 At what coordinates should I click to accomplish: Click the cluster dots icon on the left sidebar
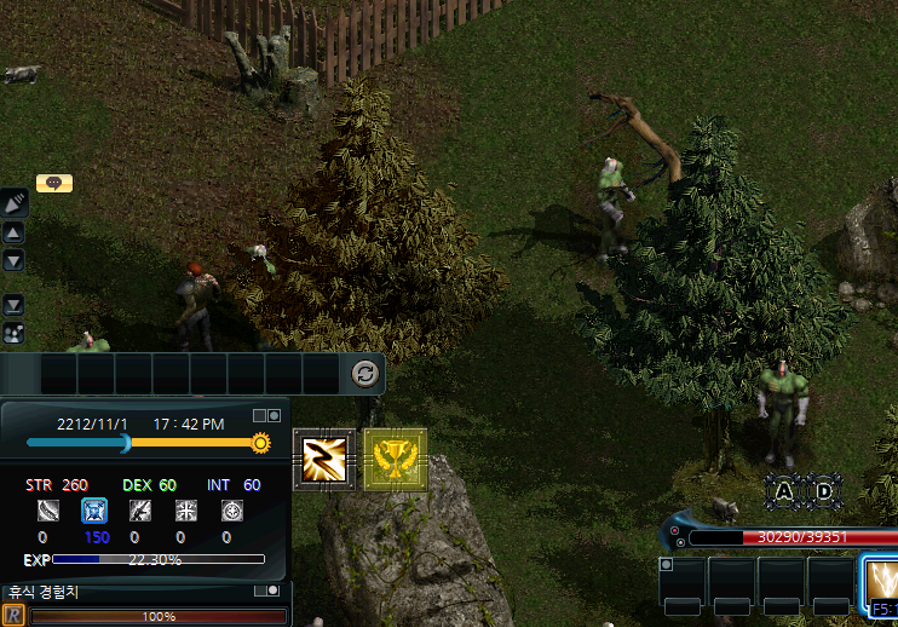[x=14, y=333]
